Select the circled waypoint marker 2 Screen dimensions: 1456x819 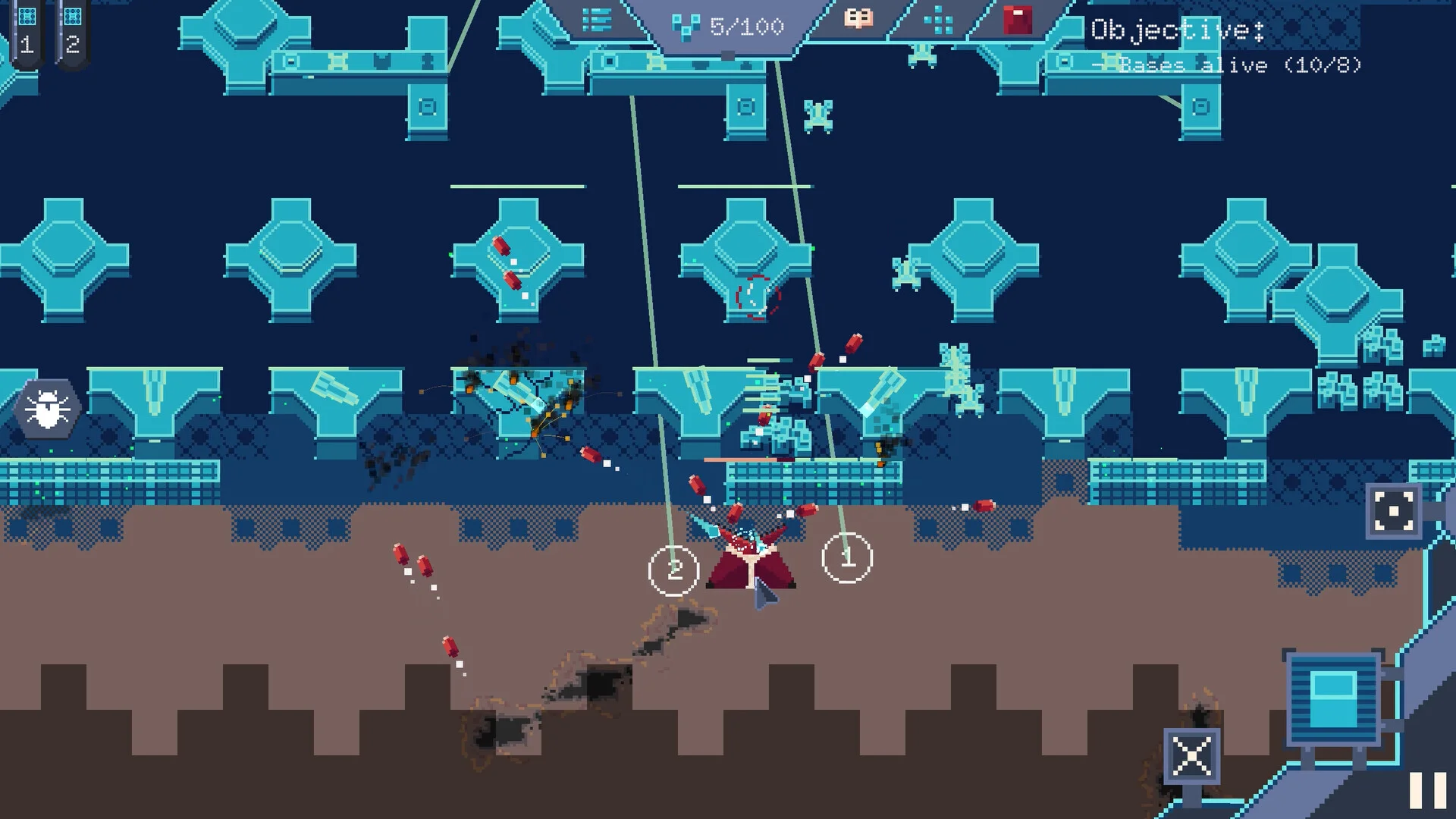coord(673,570)
